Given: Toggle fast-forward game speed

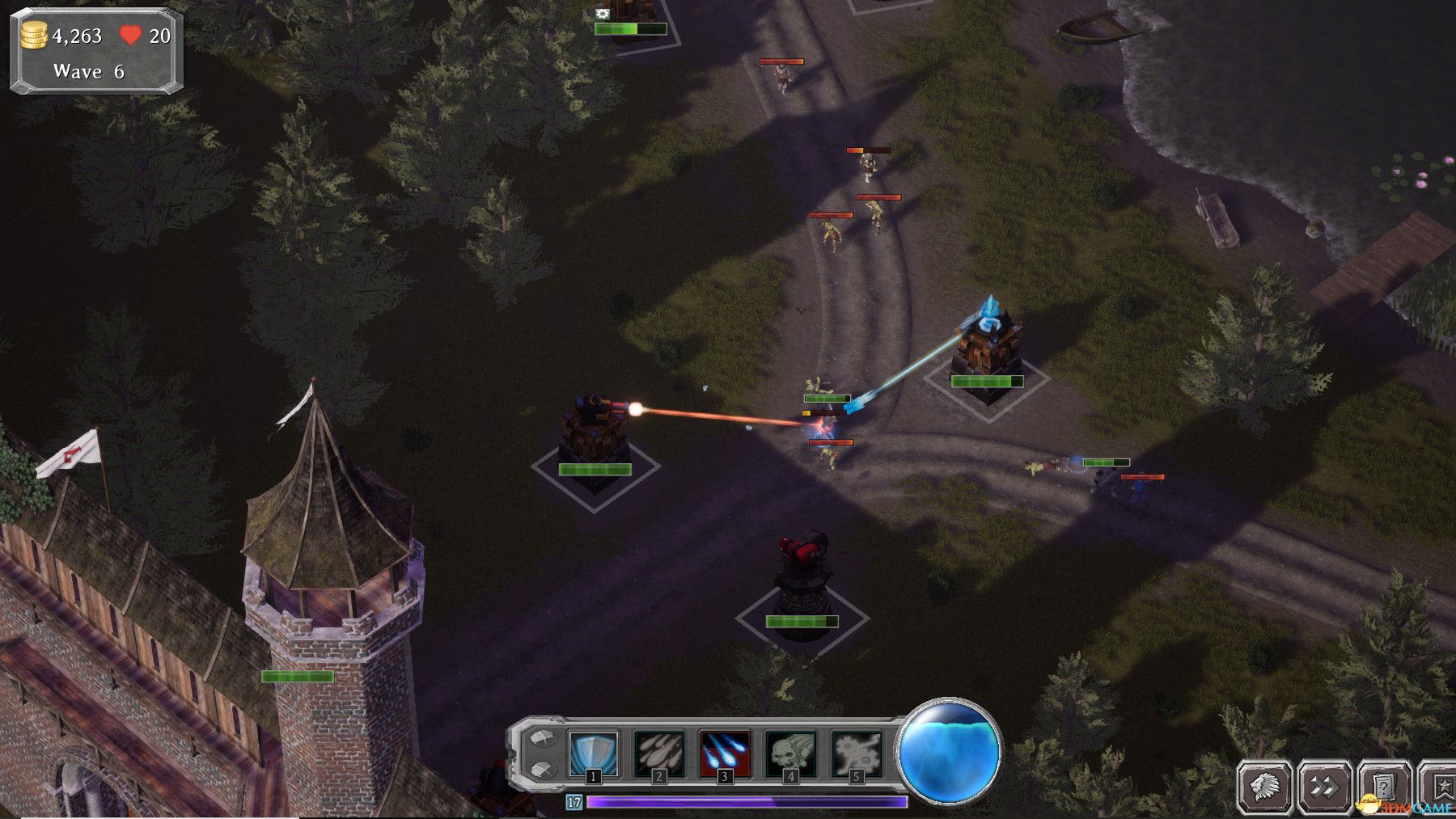Looking at the screenshot, I should (x=1324, y=786).
